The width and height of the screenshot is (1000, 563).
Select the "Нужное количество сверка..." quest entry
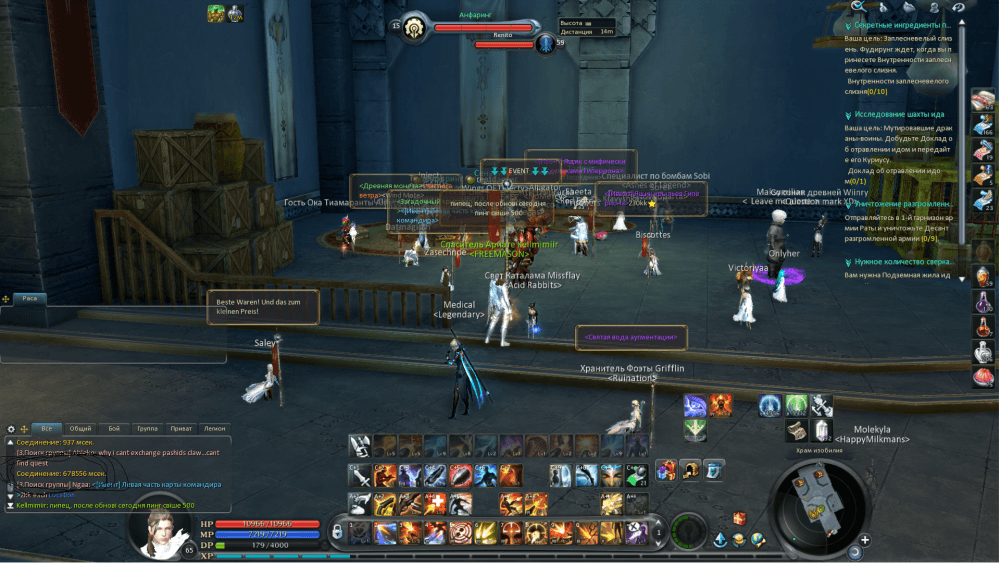pos(900,262)
